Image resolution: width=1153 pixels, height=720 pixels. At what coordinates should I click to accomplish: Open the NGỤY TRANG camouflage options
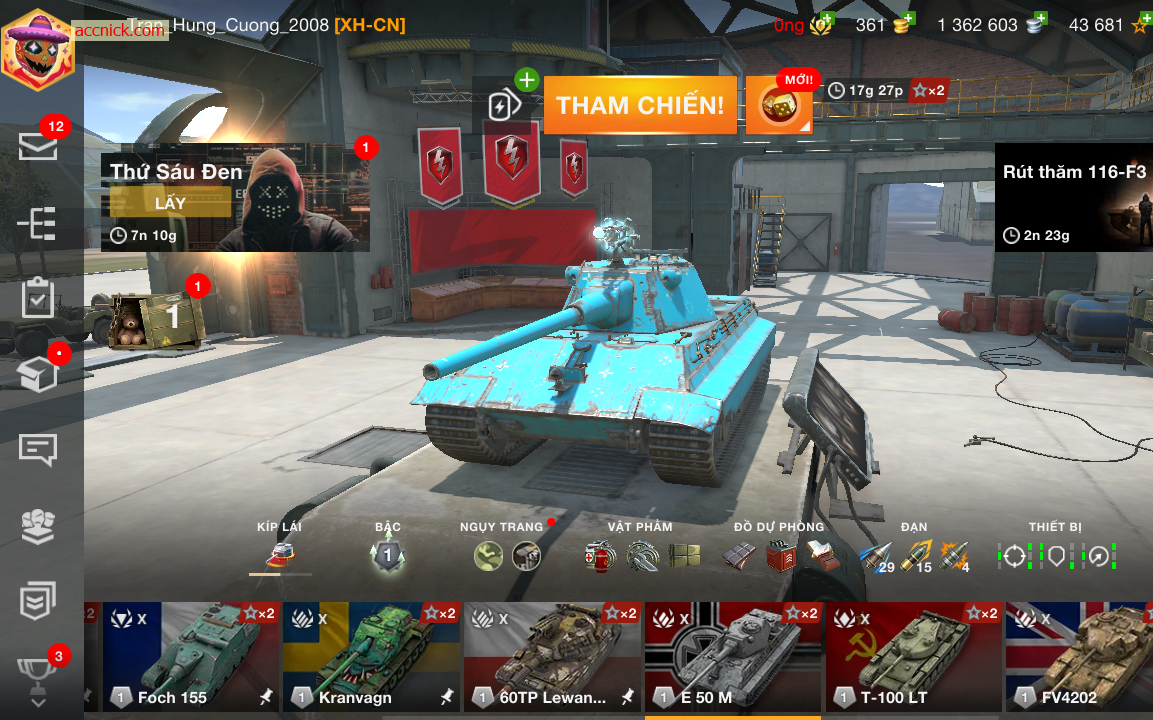click(x=507, y=555)
